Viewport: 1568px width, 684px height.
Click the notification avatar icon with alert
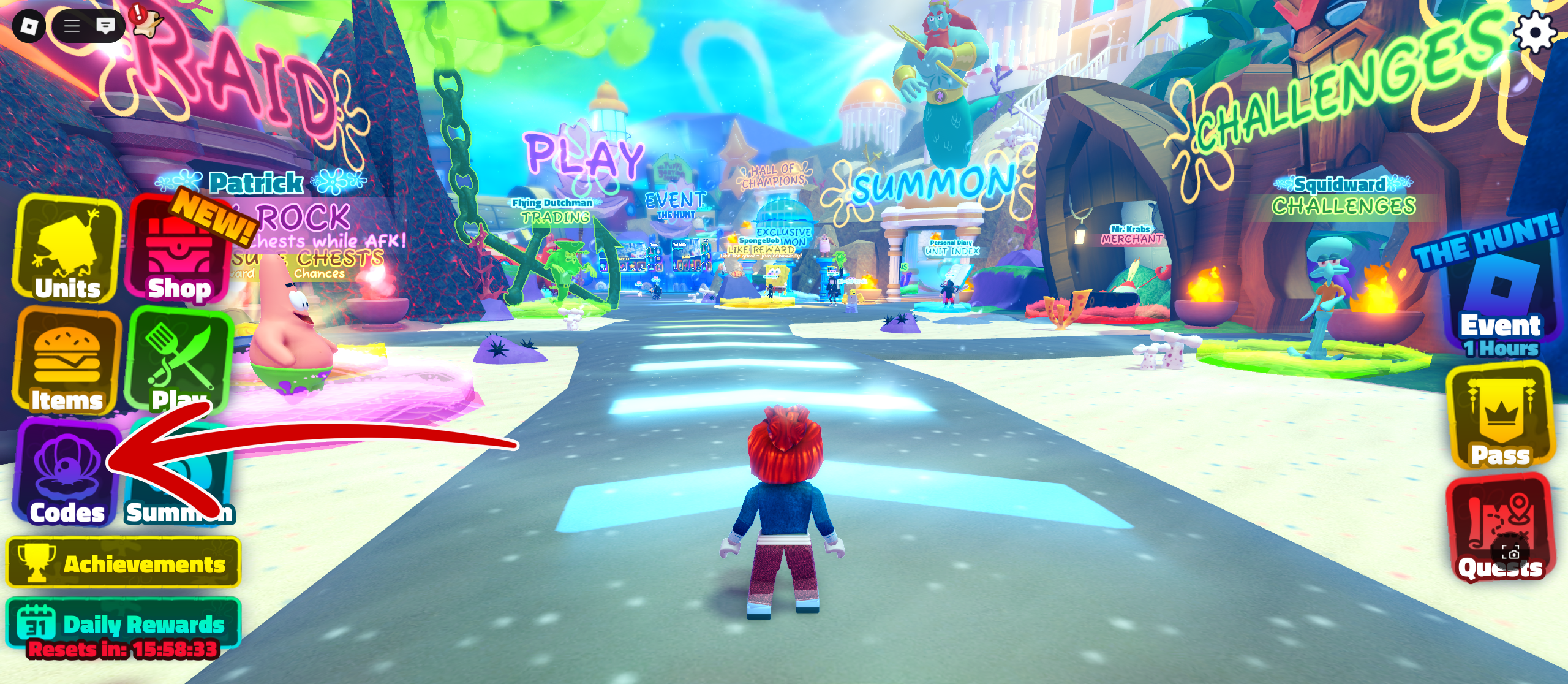[147, 21]
